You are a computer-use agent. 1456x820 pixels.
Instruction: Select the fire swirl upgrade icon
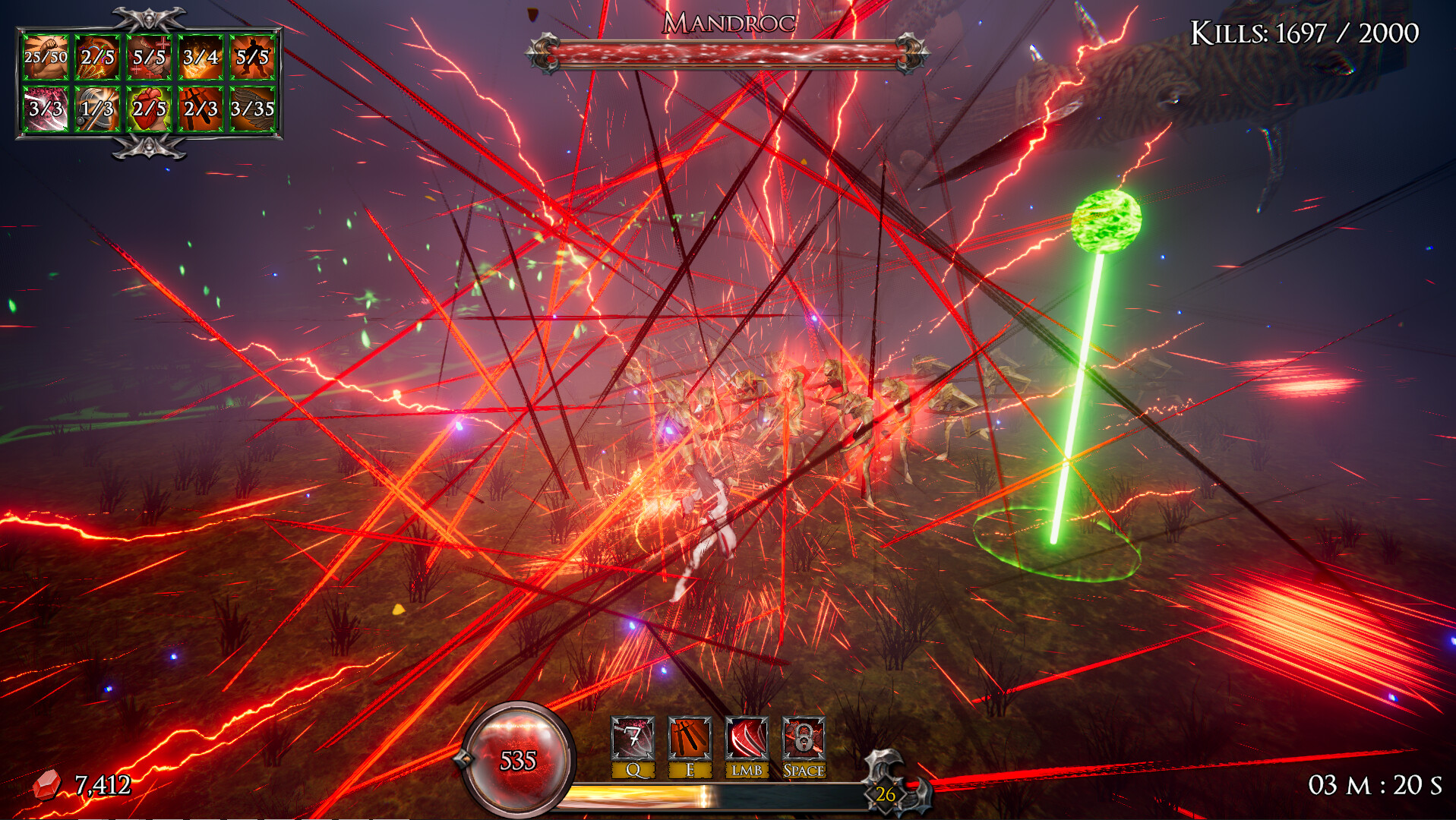[201, 57]
